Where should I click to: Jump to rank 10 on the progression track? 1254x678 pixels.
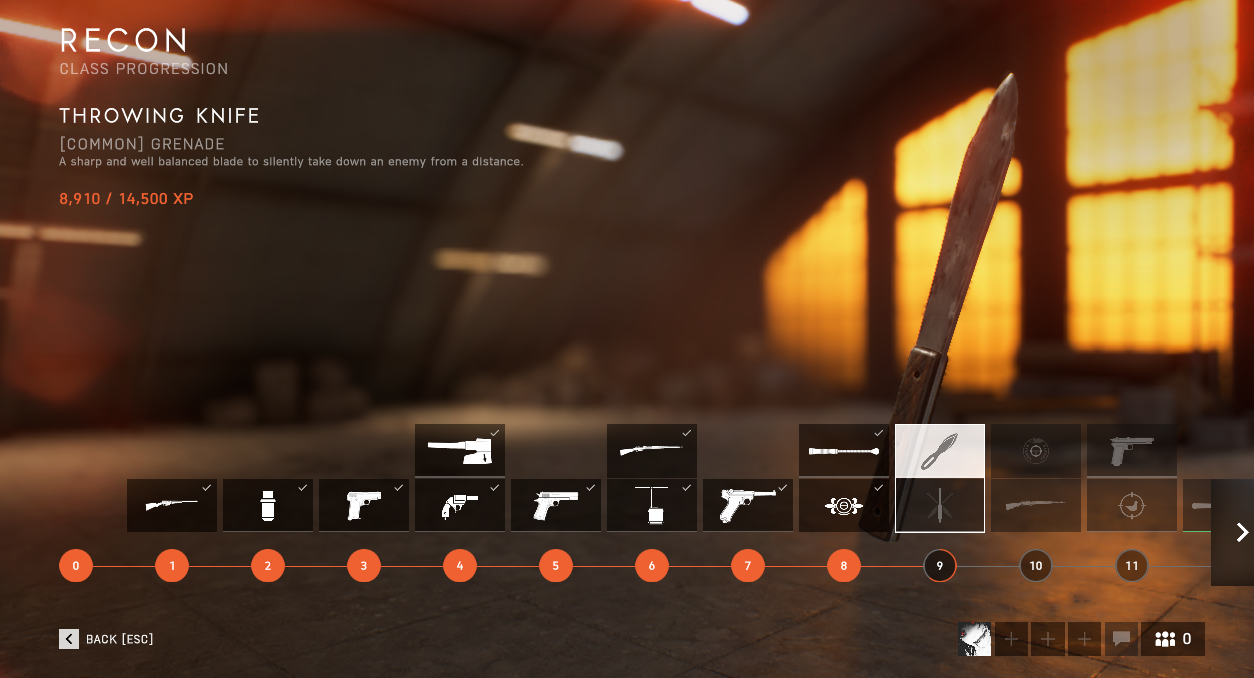tap(1035, 566)
